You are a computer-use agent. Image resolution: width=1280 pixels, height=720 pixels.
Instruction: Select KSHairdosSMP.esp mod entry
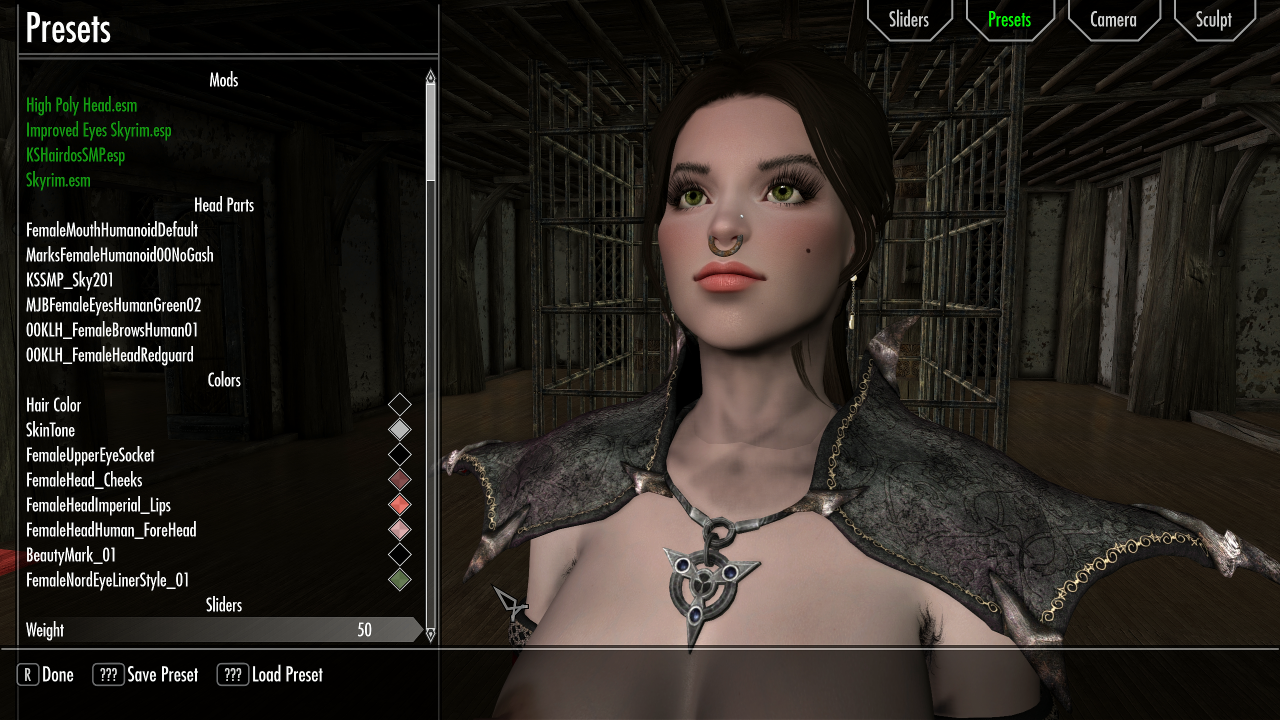click(74, 155)
